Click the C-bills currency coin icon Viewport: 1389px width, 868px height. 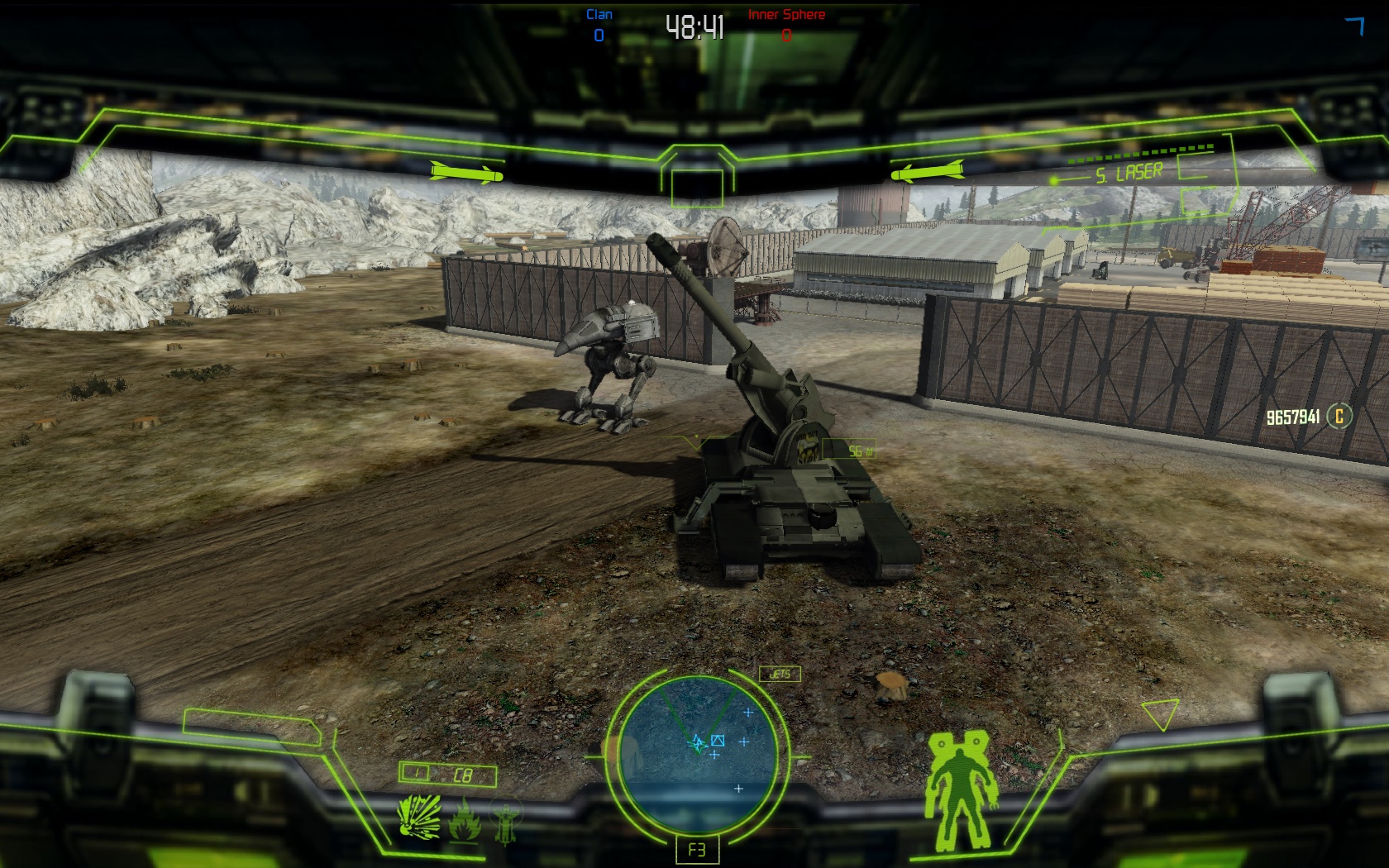[x=1339, y=416]
